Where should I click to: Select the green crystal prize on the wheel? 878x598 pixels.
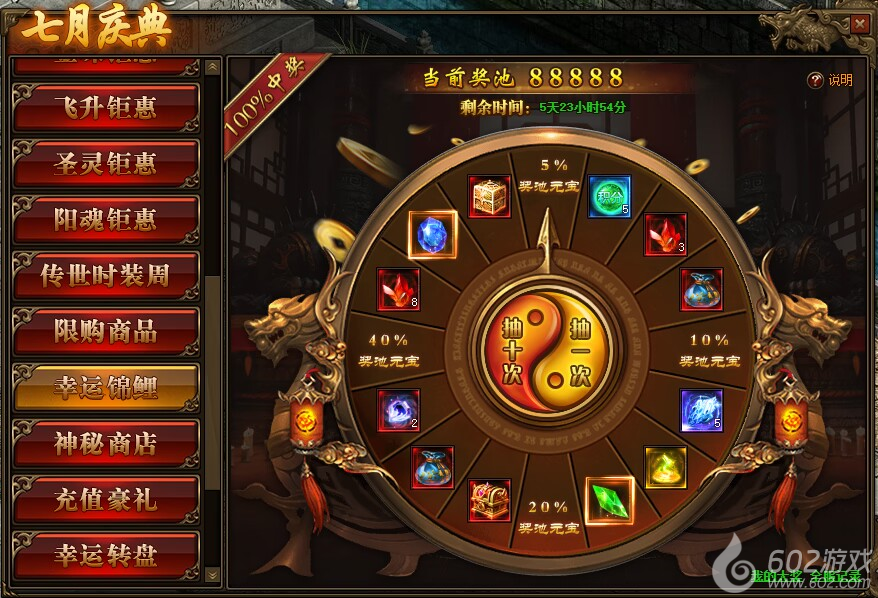point(608,500)
